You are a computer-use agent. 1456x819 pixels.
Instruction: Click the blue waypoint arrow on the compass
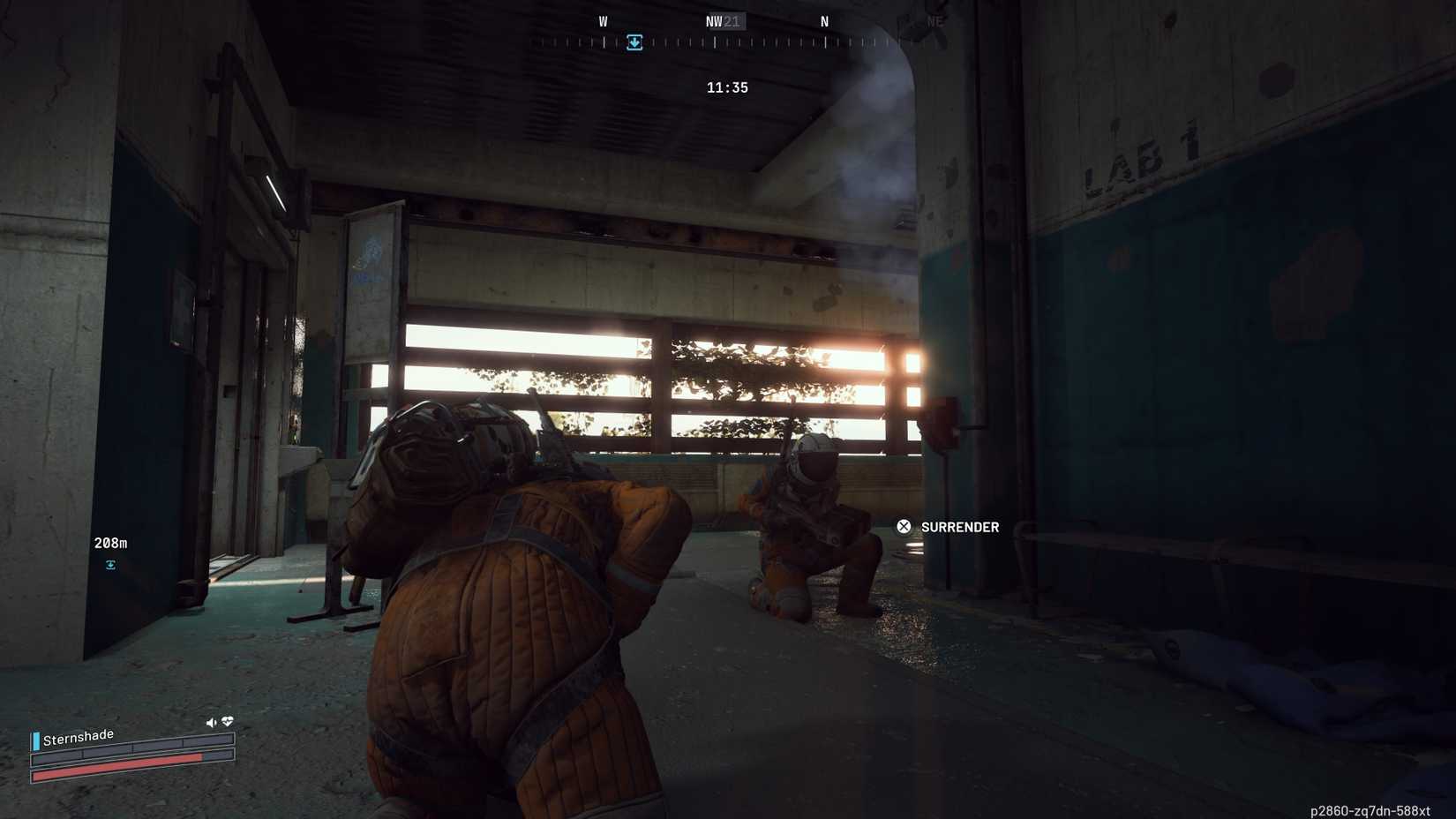point(634,42)
